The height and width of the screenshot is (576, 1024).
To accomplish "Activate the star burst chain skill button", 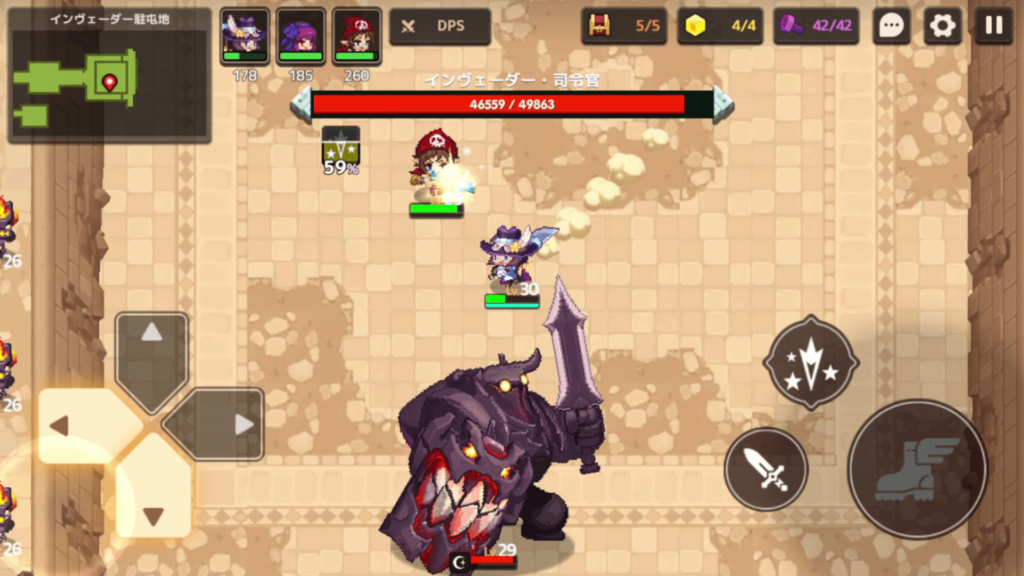I will [x=811, y=362].
